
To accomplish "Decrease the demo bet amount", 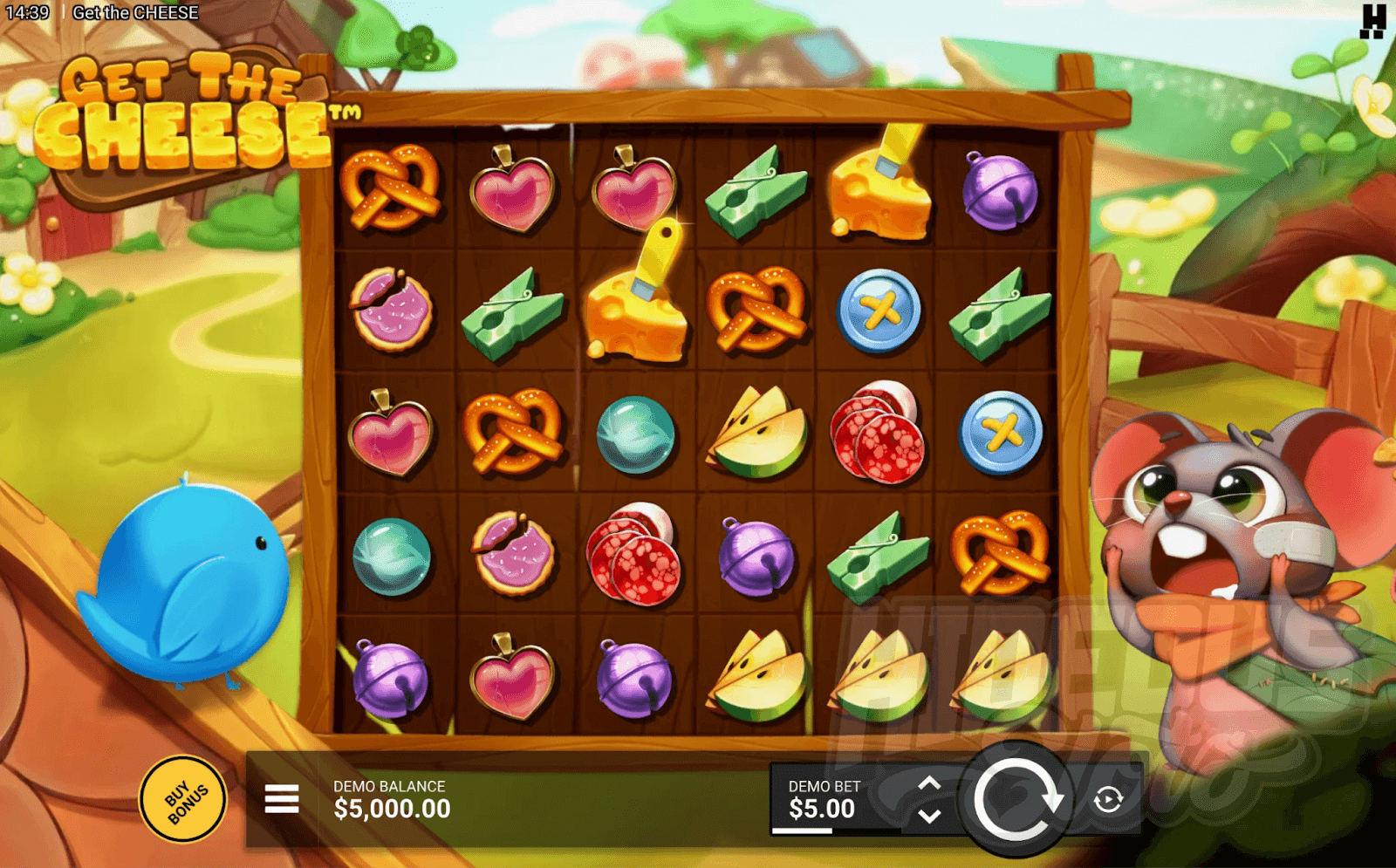I will tap(930, 817).
